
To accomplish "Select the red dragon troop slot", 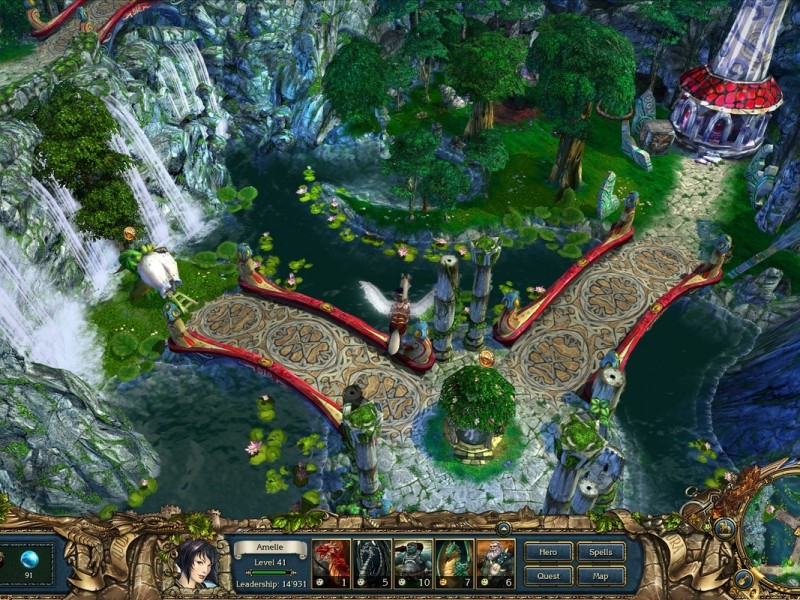I will click(331, 564).
